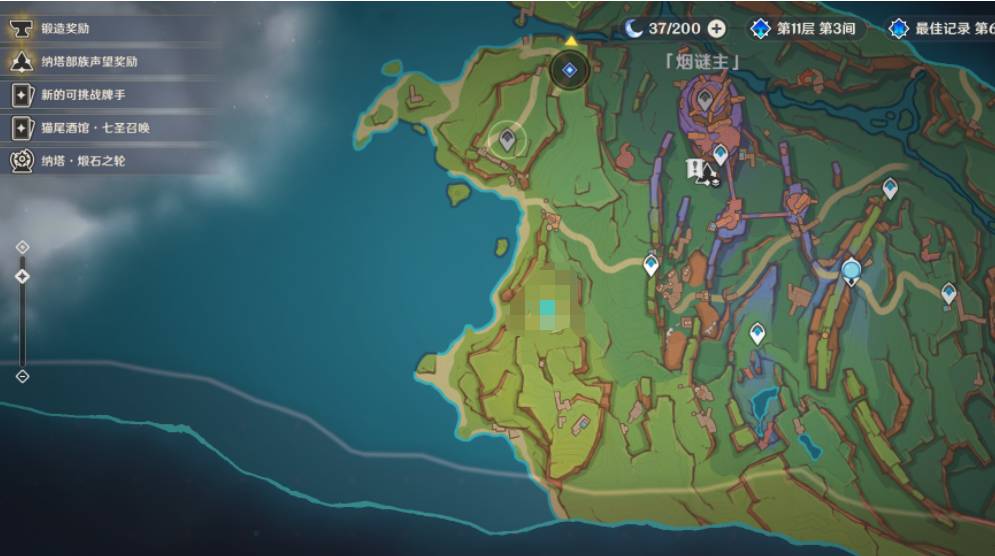Click the map zoom-in plus button
The height and width of the screenshot is (556, 995).
pyautogui.click(x=22, y=247)
